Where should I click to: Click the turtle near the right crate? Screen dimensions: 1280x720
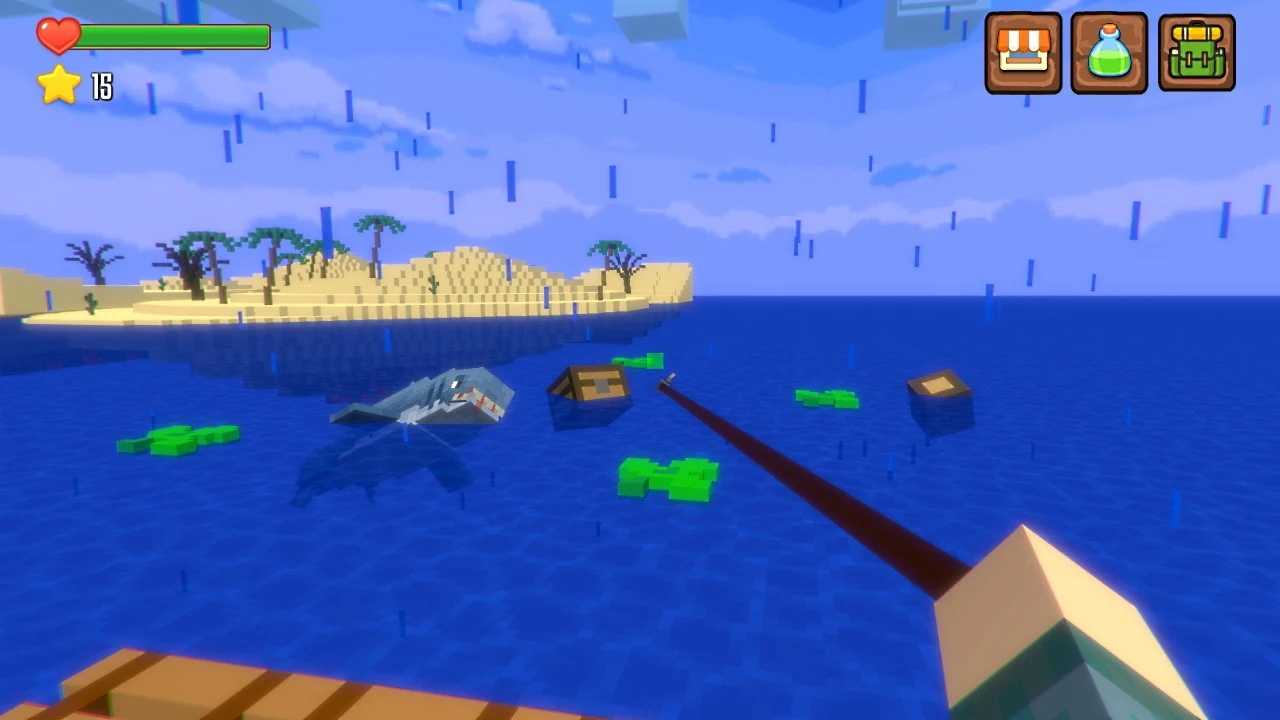point(825,400)
